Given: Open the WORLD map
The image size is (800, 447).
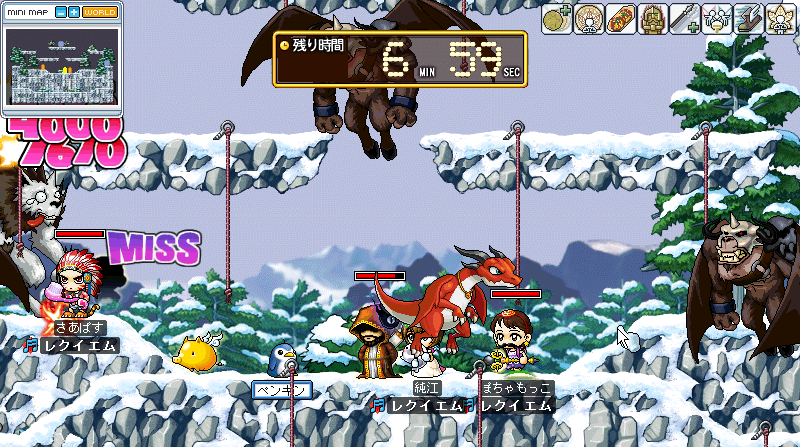Looking at the screenshot, I should 98,12.
